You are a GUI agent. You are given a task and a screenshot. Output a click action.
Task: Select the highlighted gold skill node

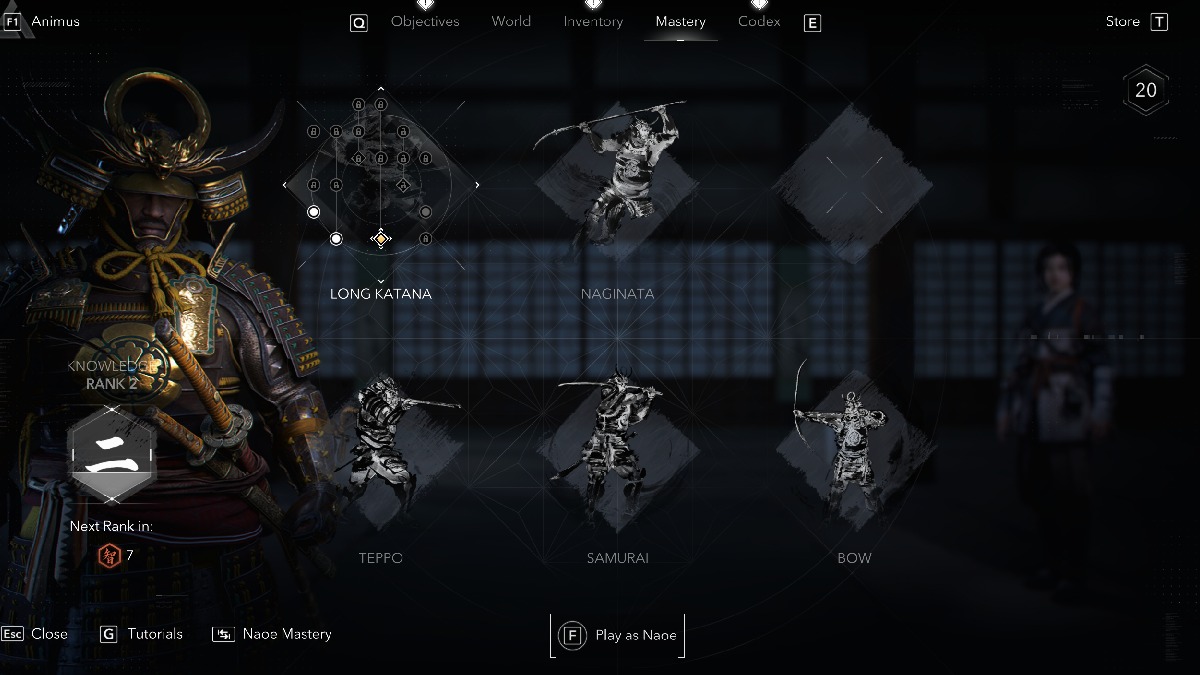(380, 238)
